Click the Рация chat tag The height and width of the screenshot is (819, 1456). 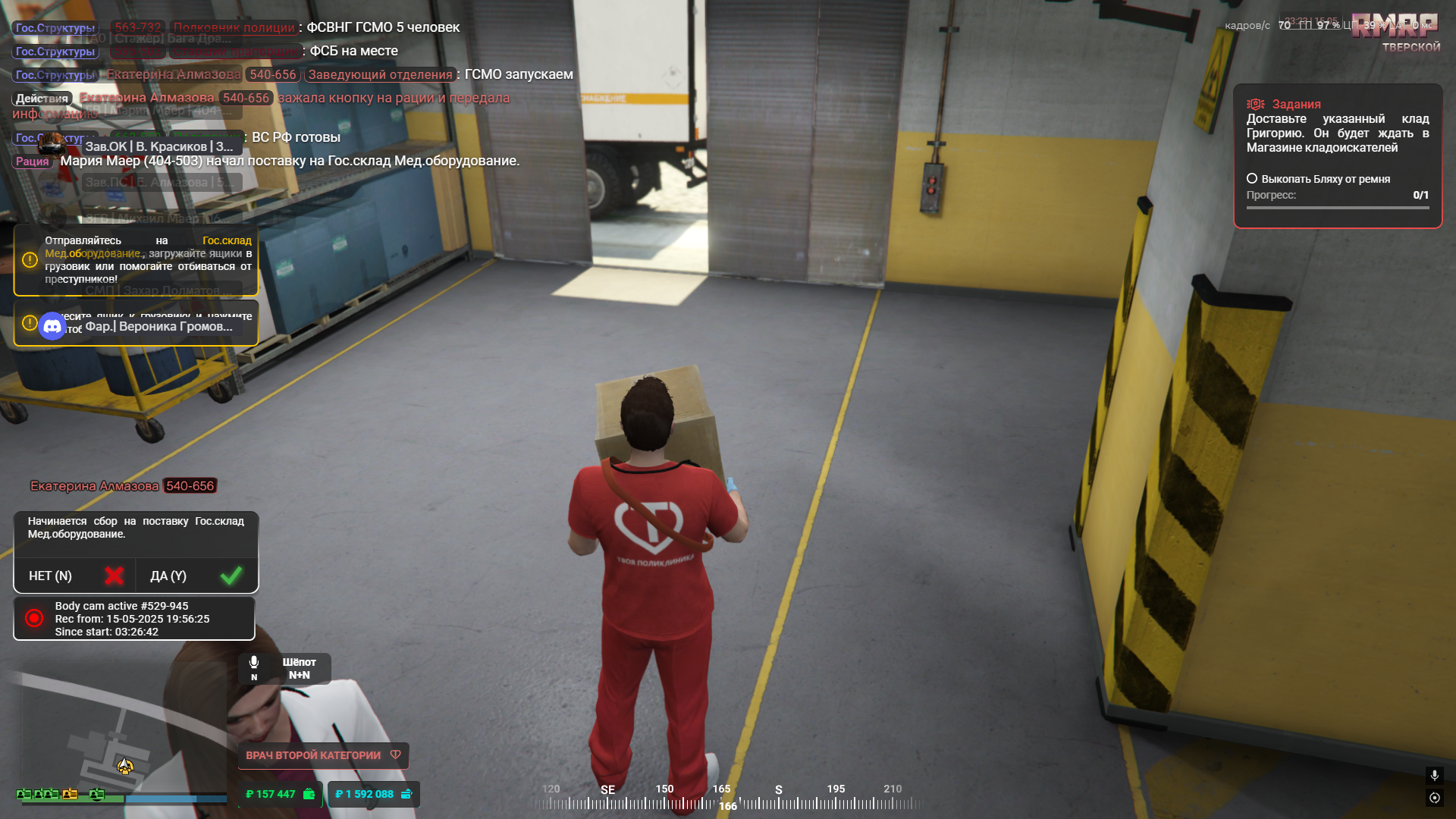[33, 162]
